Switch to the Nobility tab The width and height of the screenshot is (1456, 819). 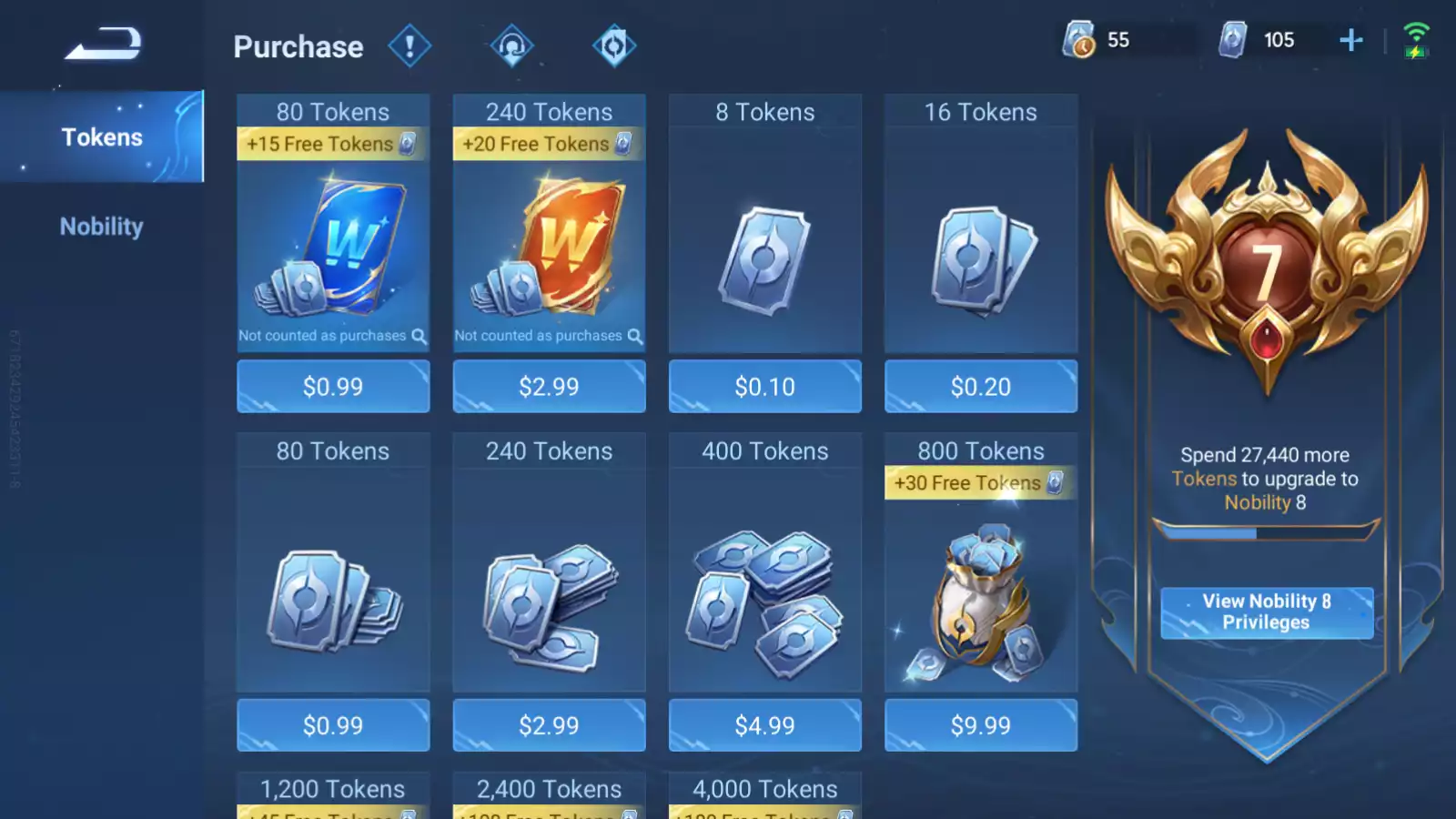[102, 227]
